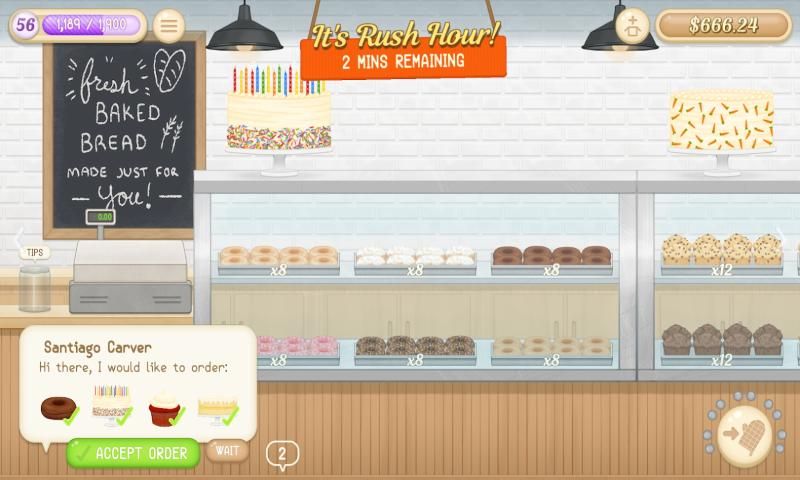The width and height of the screenshot is (800, 480).
Task: Accept Santiago Carver's order
Action: [133, 453]
